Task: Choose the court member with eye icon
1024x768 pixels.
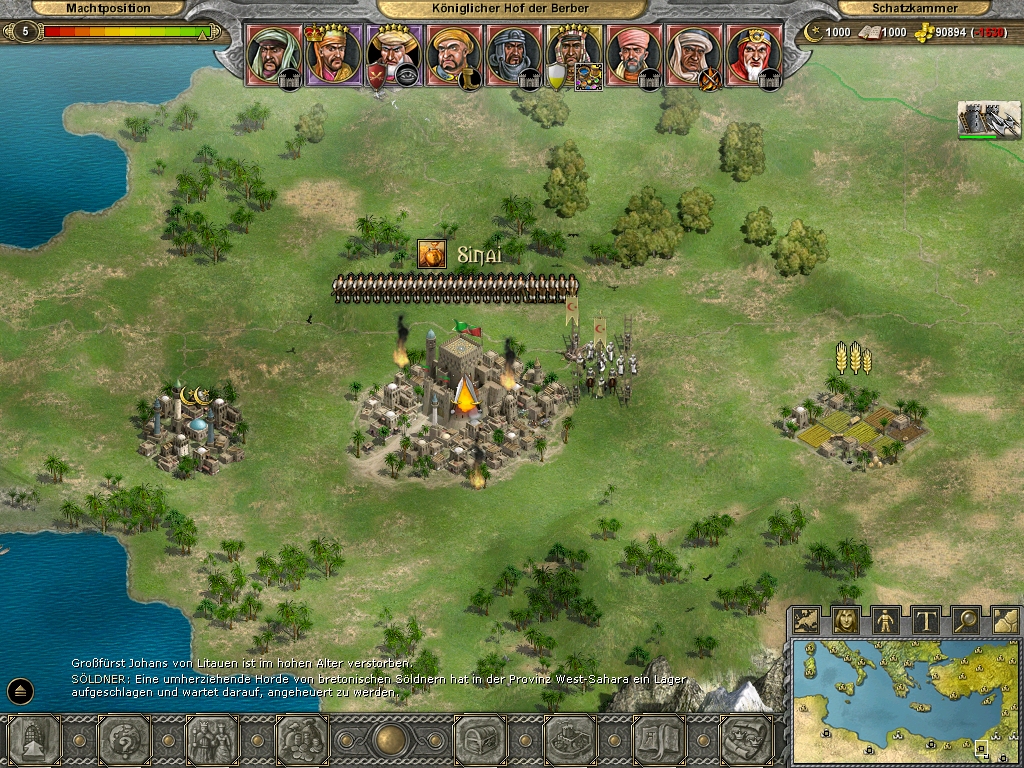Action: 393,54
